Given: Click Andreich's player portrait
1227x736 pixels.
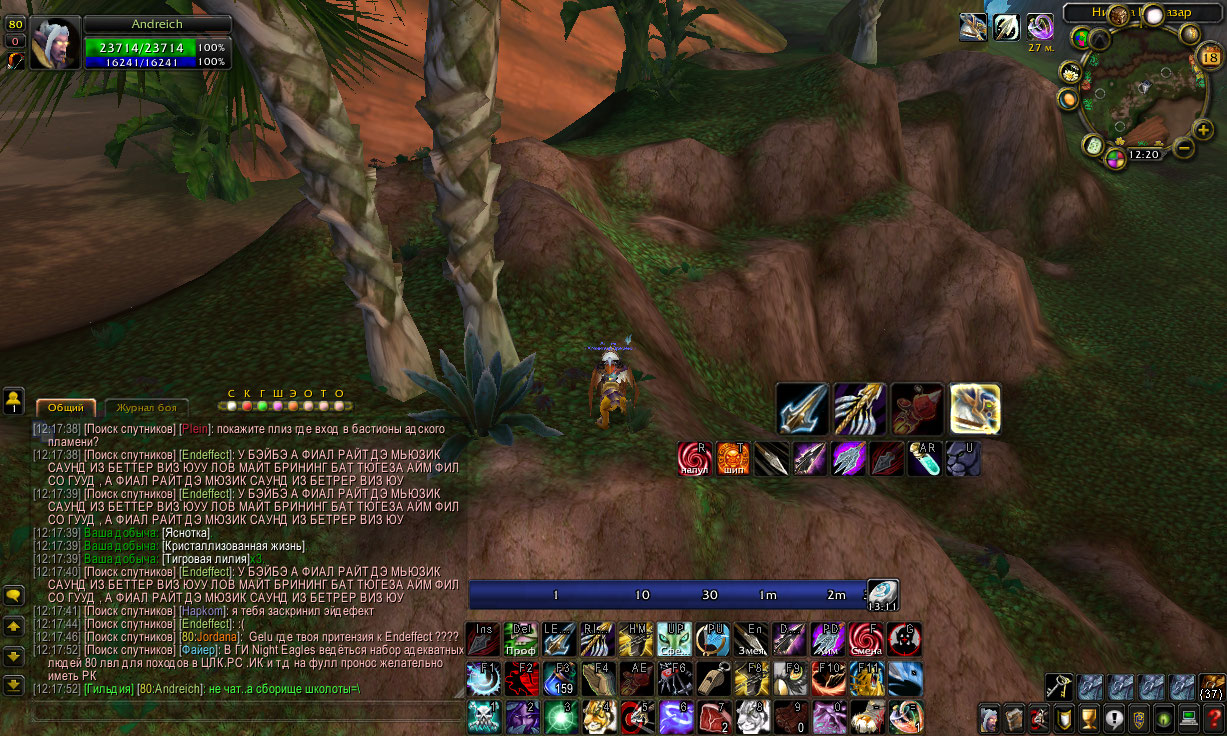Looking at the screenshot, I should point(54,44).
